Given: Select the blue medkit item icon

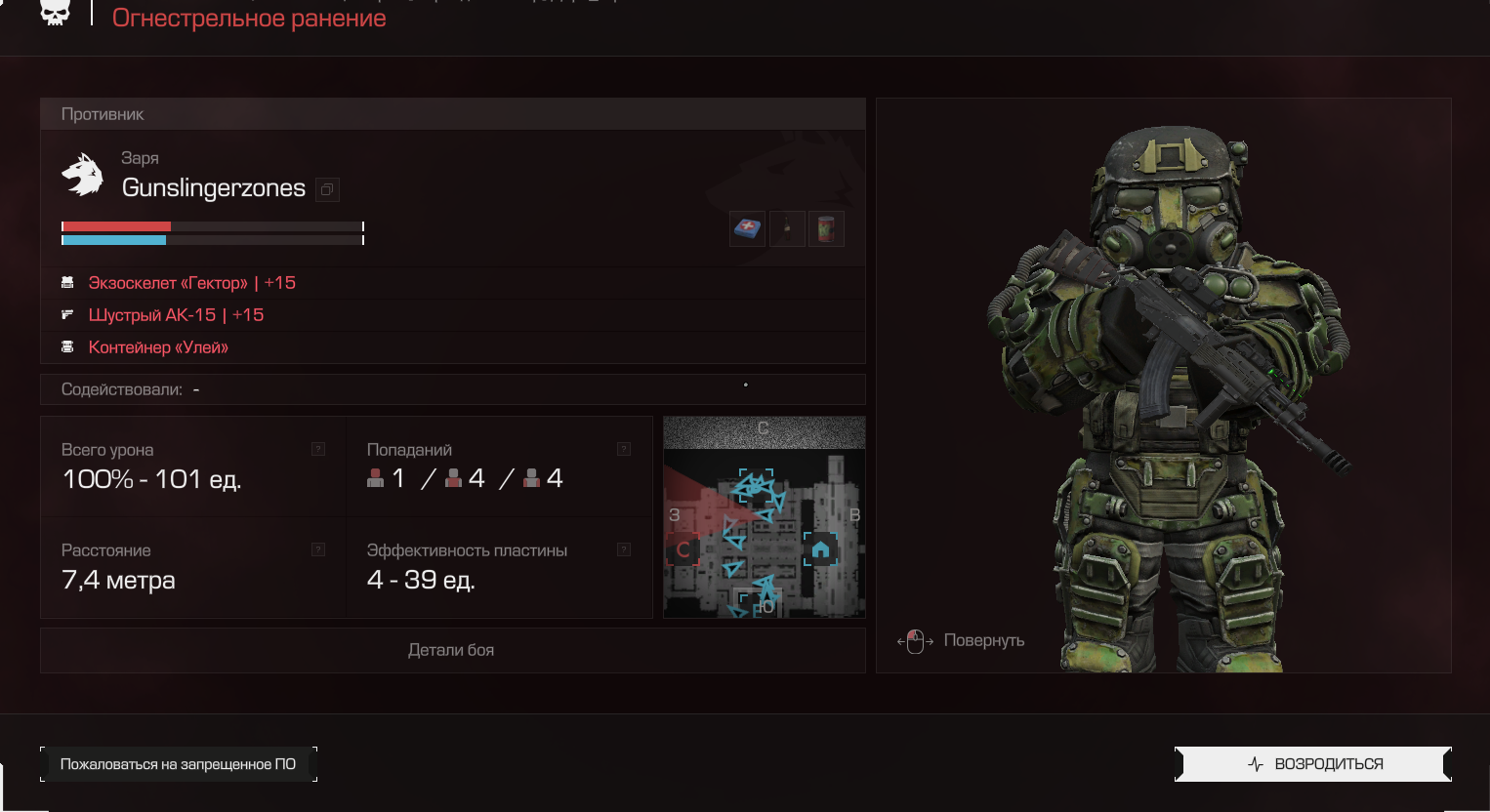Looking at the screenshot, I should [747, 229].
